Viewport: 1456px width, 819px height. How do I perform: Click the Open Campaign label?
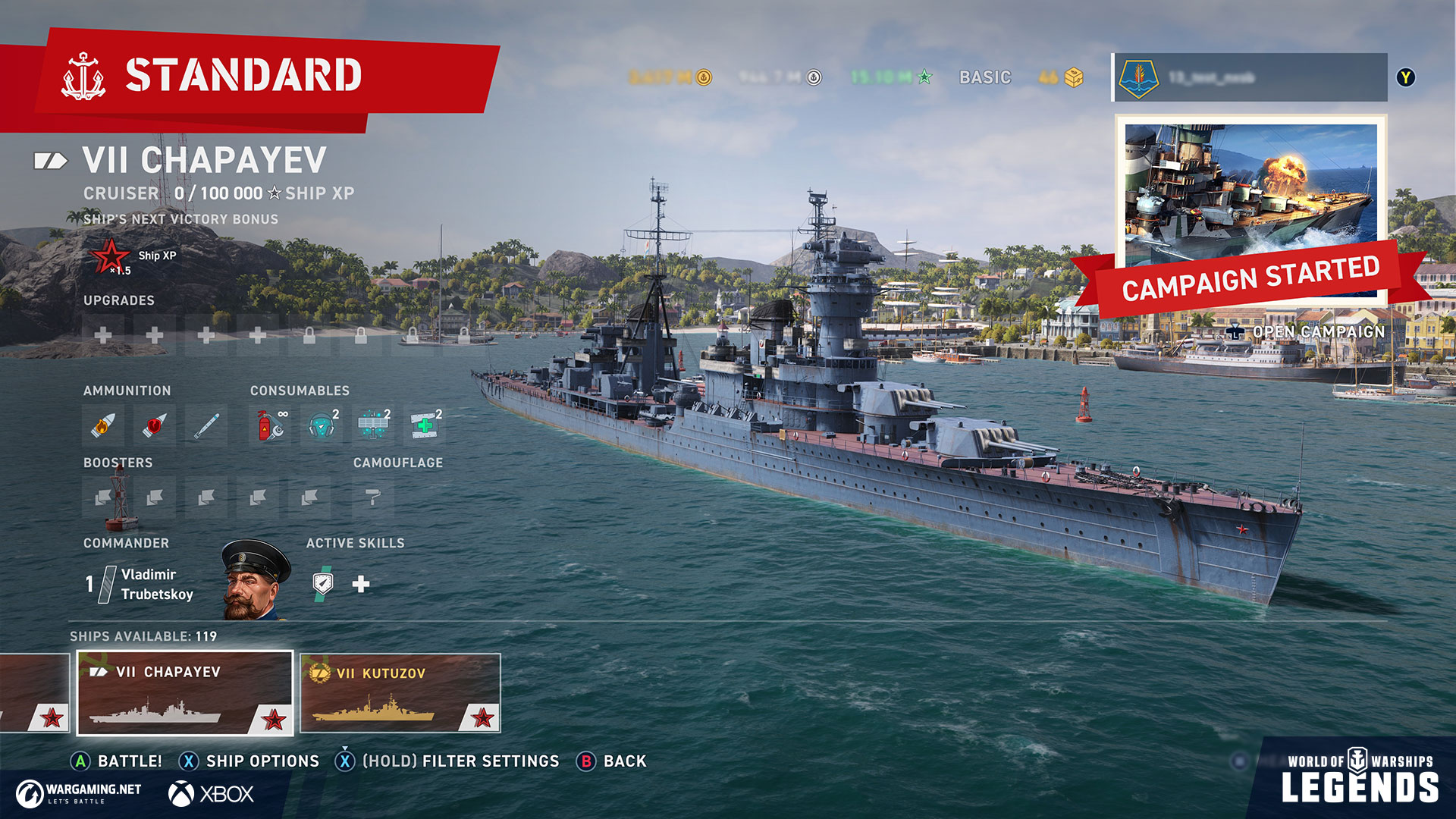[x=1318, y=332]
